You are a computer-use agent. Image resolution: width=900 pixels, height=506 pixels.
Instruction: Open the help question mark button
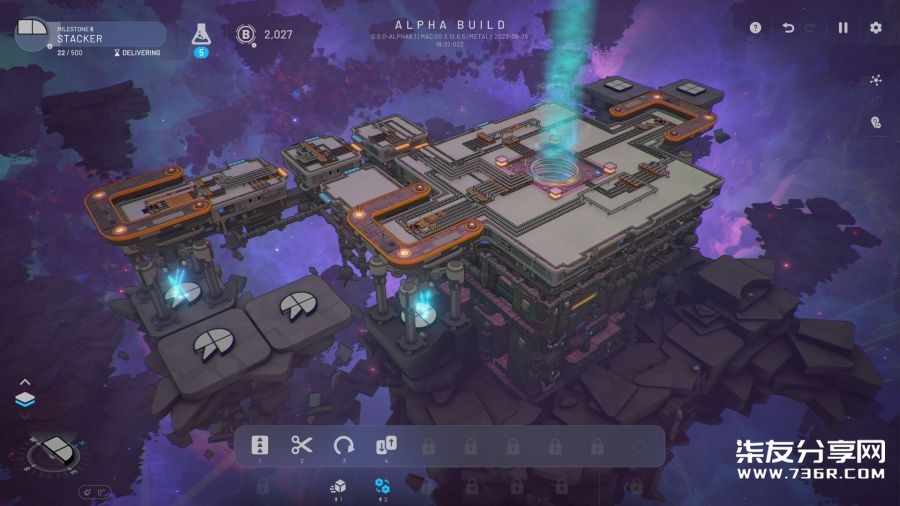pyautogui.click(x=756, y=28)
